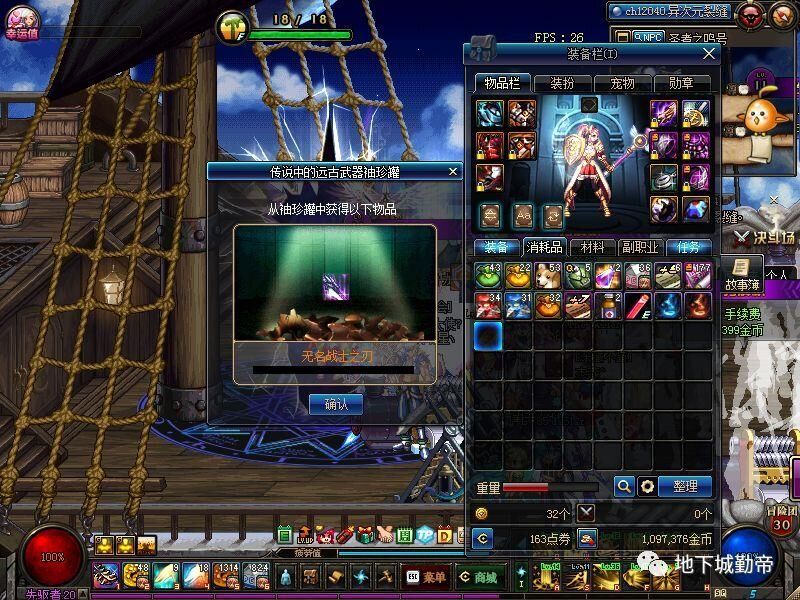Viewport: 800px width, 600px height.
Task: Open the 副职业 sub-profession category
Action: click(640, 246)
